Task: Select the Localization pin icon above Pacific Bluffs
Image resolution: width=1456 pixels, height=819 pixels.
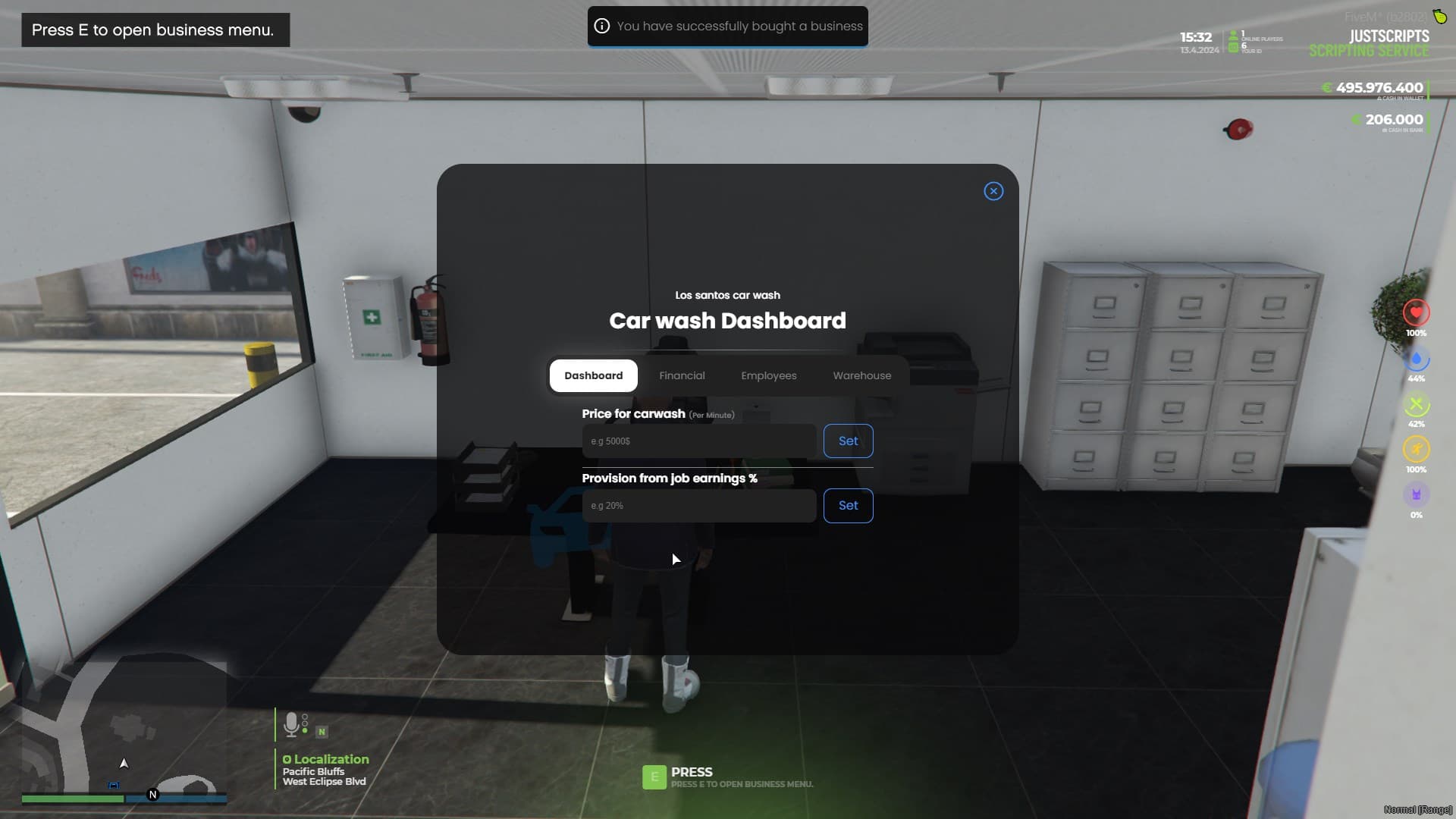Action: click(286, 759)
